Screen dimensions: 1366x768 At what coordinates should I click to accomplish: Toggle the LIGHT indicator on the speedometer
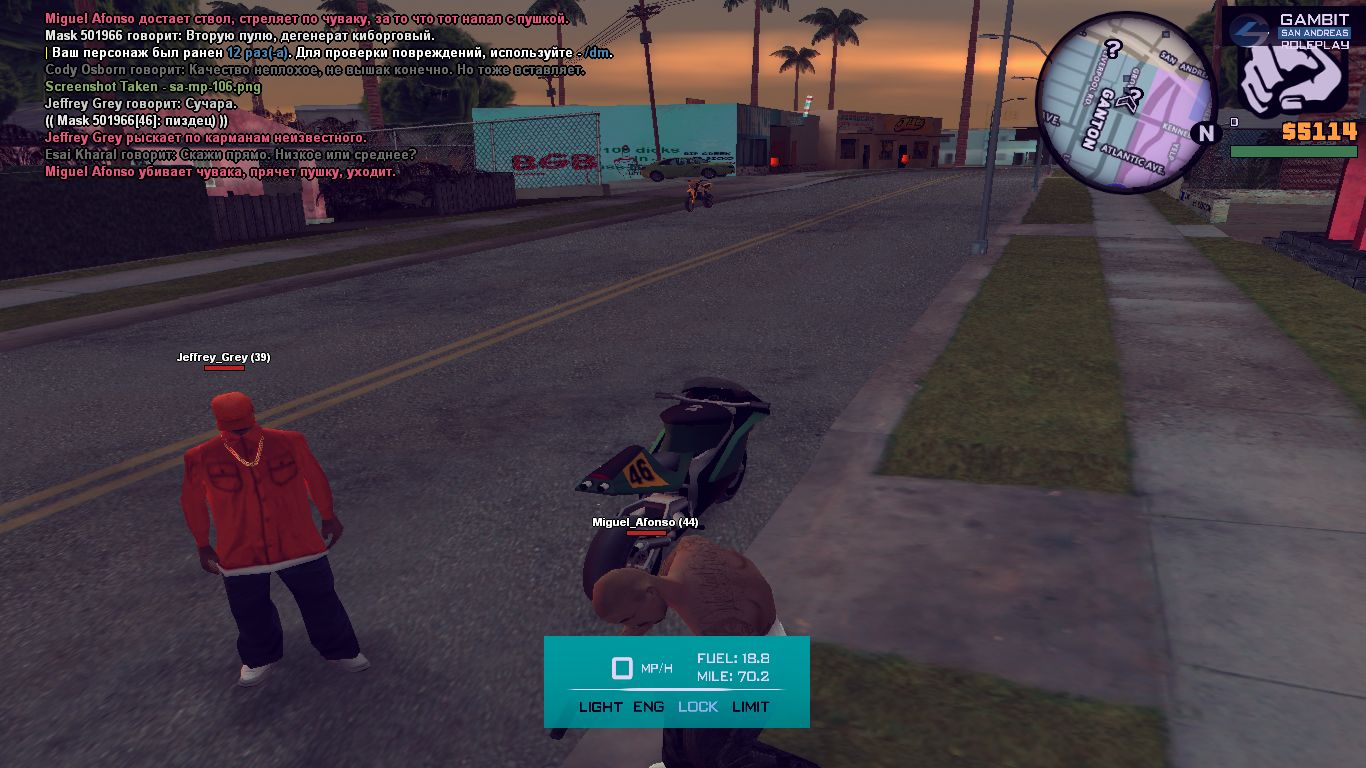point(600,707)
